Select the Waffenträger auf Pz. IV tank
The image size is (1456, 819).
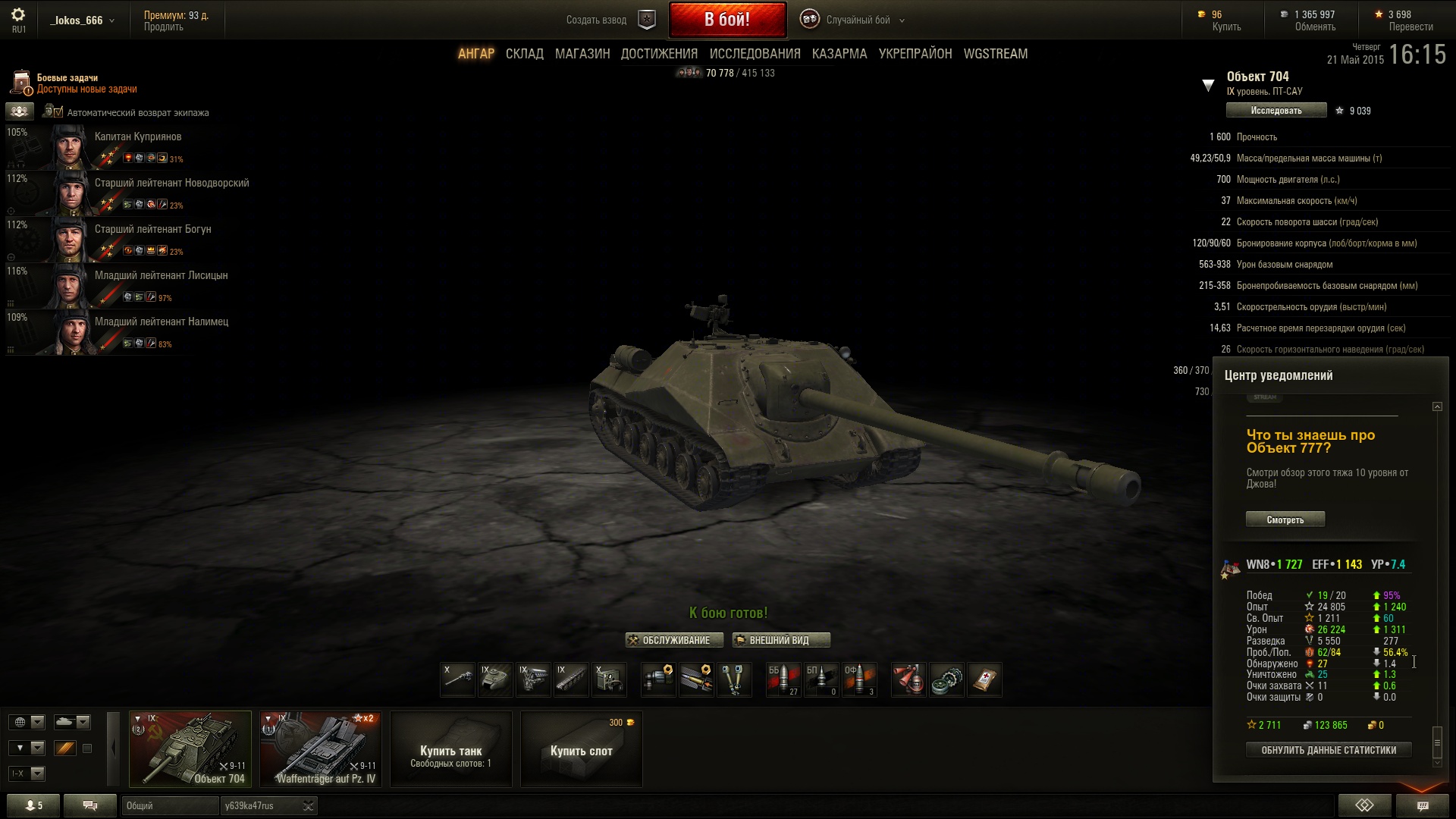click(x=320, y=749)
